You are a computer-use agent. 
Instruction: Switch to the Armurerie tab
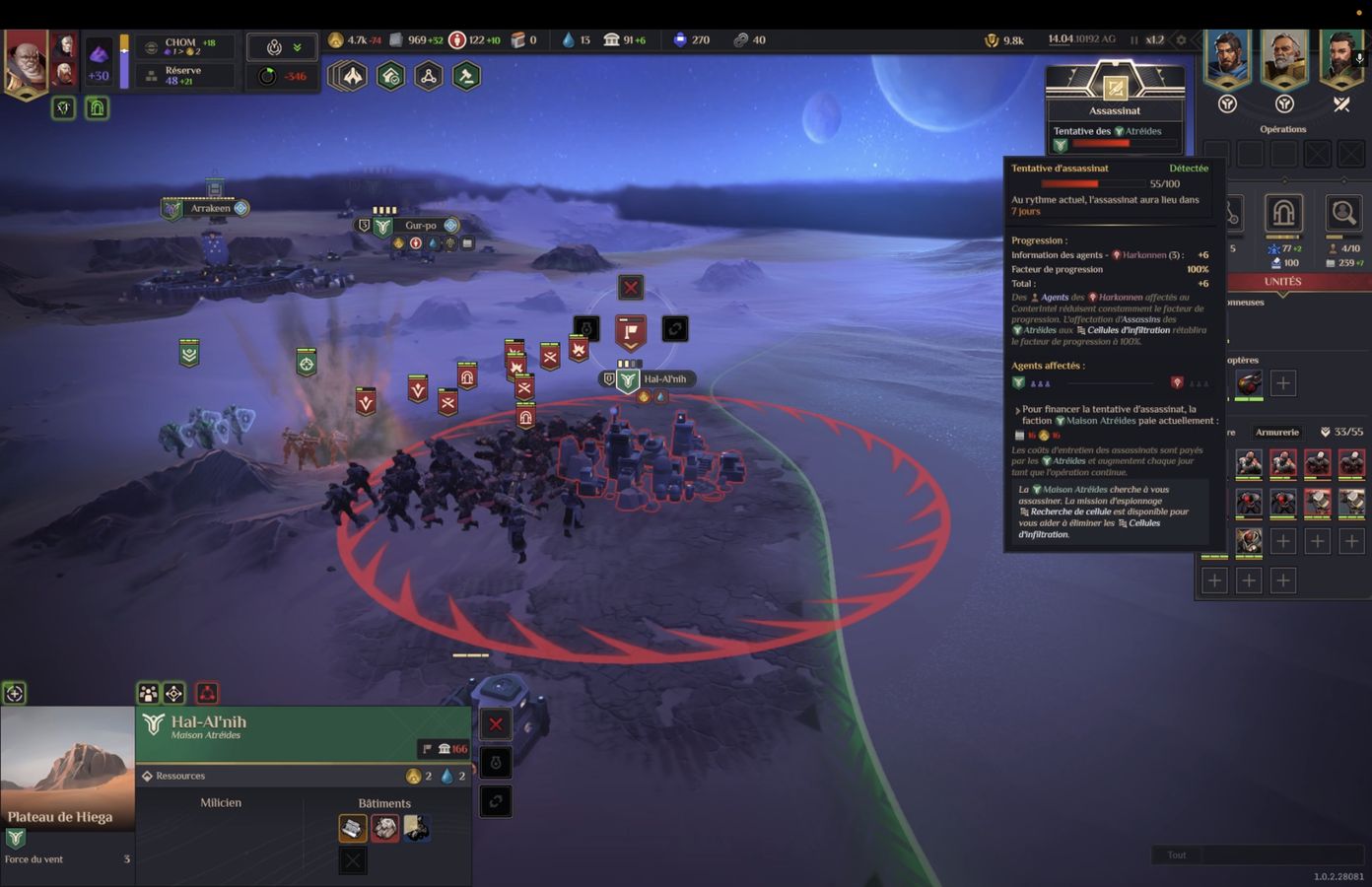coord(1277,432)
